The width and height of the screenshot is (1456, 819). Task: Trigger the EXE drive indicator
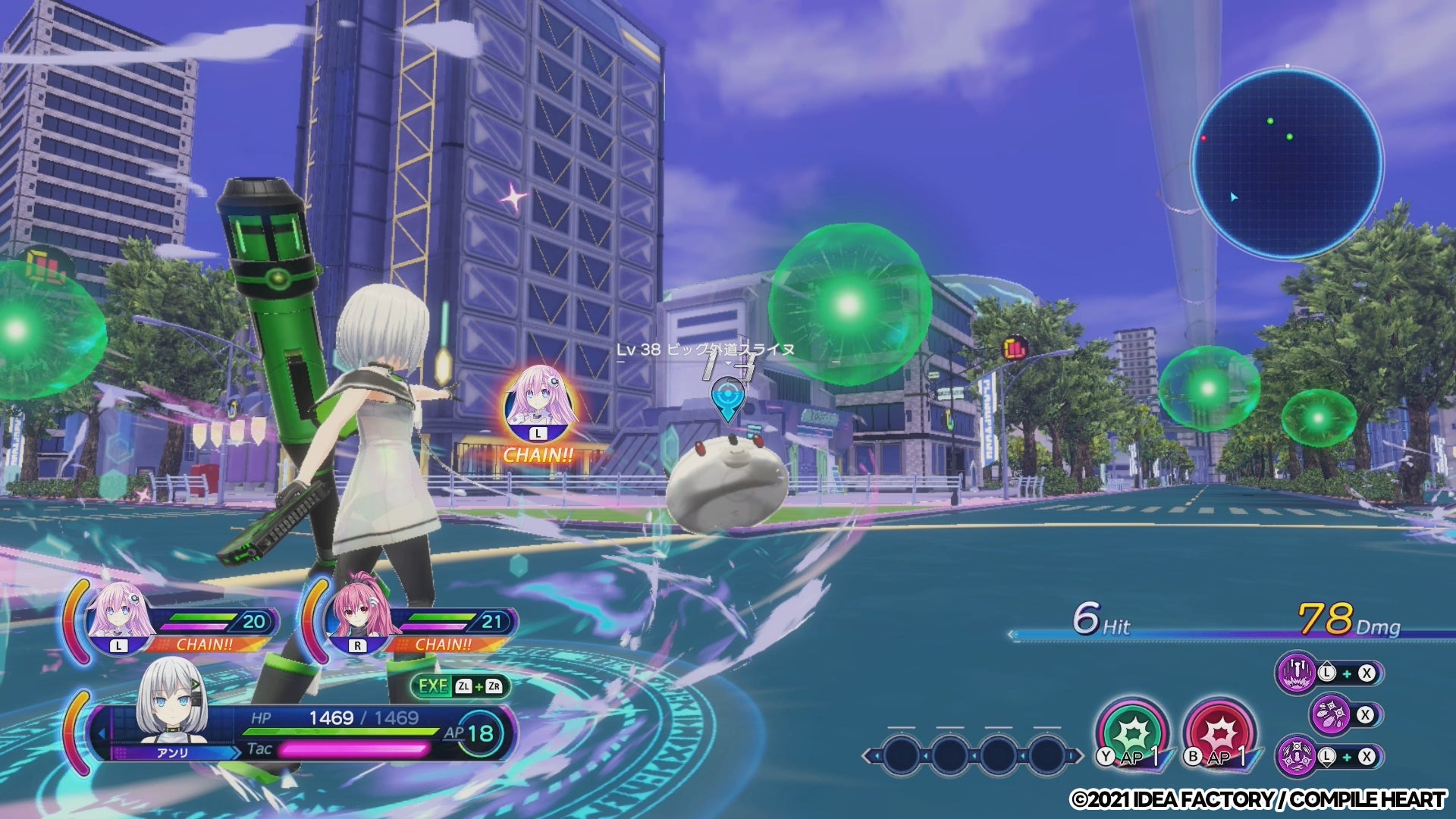(x=460, y=686)
